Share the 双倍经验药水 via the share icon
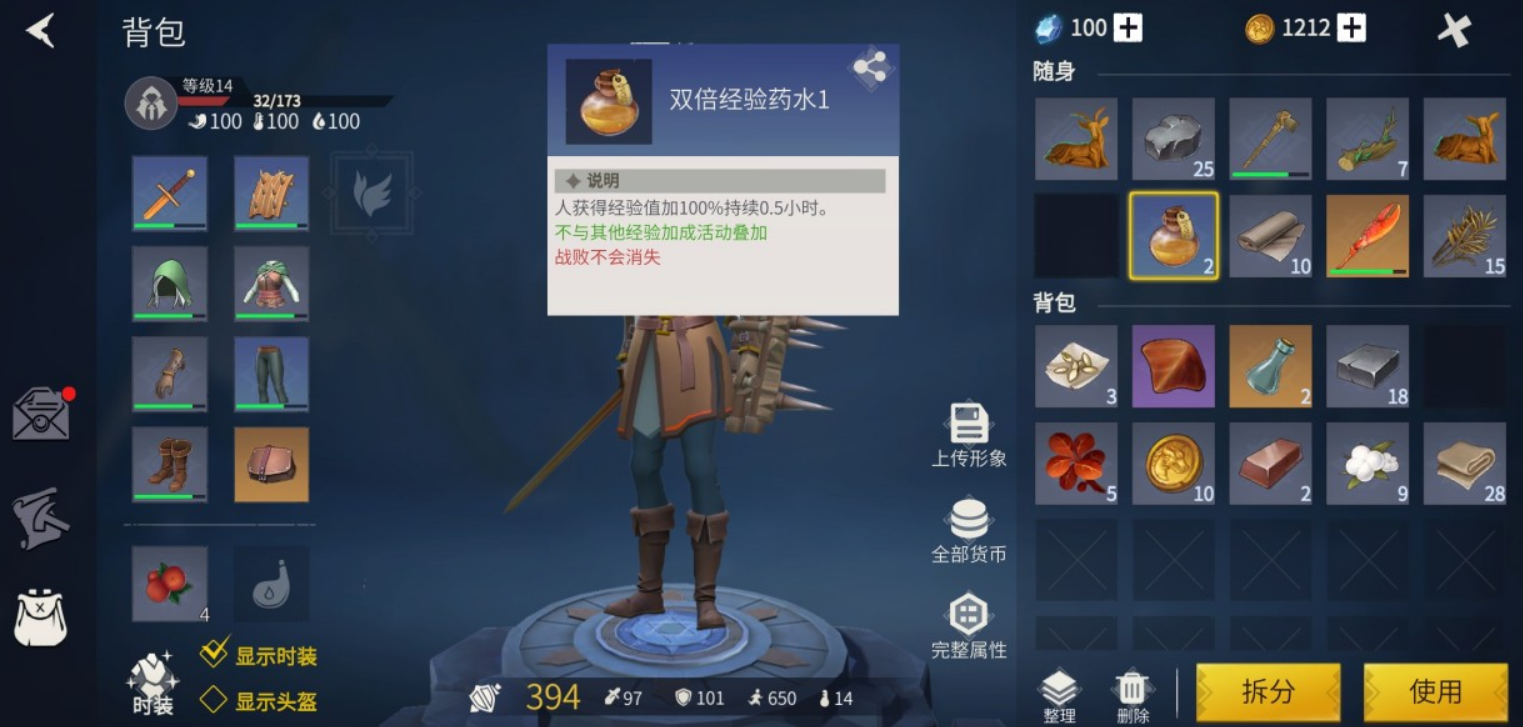 (x=869, y=68)
